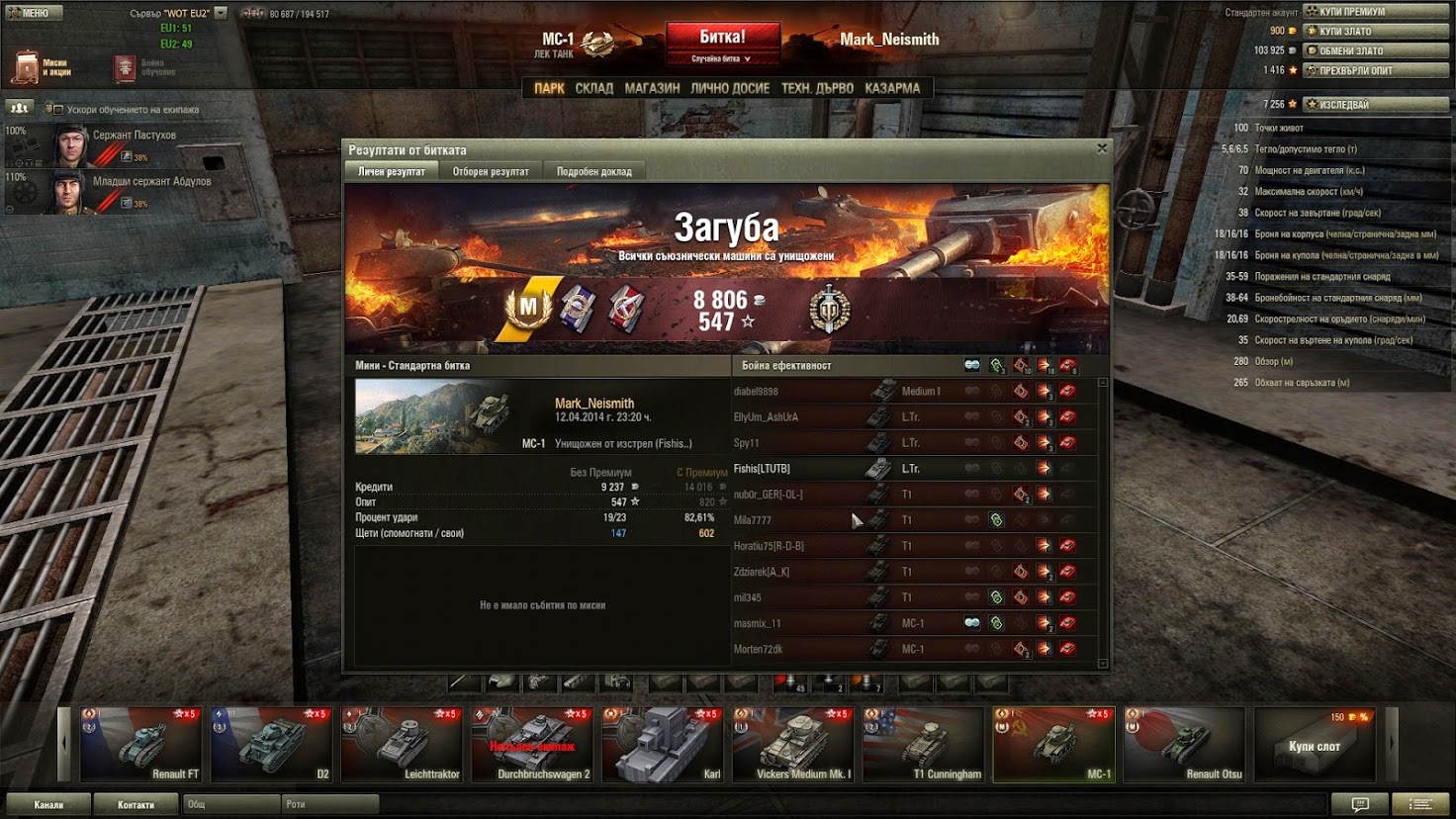The width and height of the screenshot is (1456, 819).
Task: Go to the МАГАЗИН store
Action: coord(652,88)
